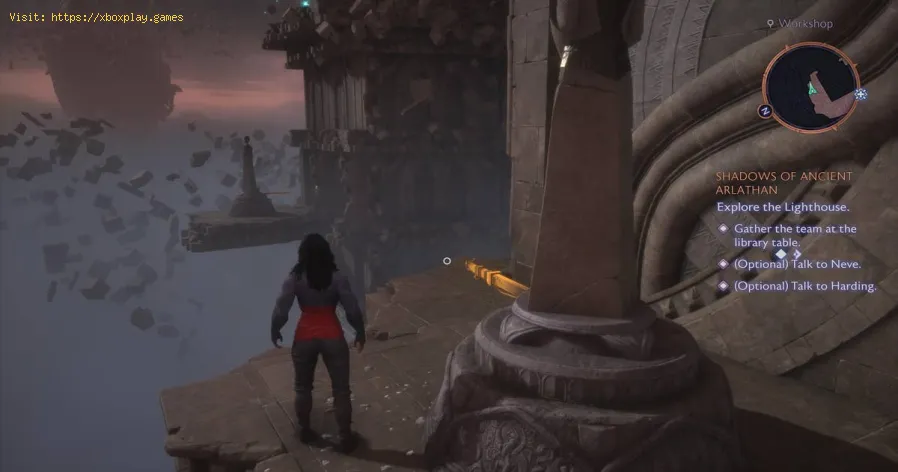The width and height of the screenshot is (898, 472).
Task: Select the Gather the team objective
Action: (x=795, y=235)
